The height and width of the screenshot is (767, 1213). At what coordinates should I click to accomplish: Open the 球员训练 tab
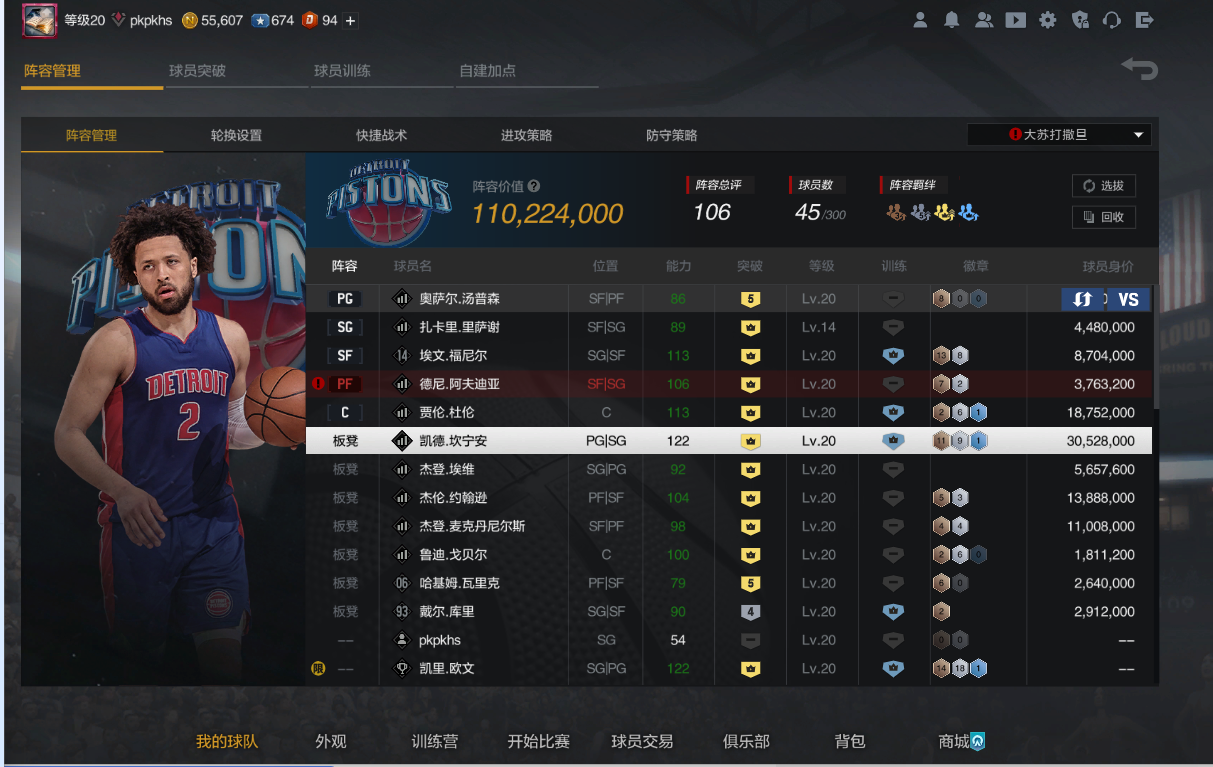[x=342, y=71]
